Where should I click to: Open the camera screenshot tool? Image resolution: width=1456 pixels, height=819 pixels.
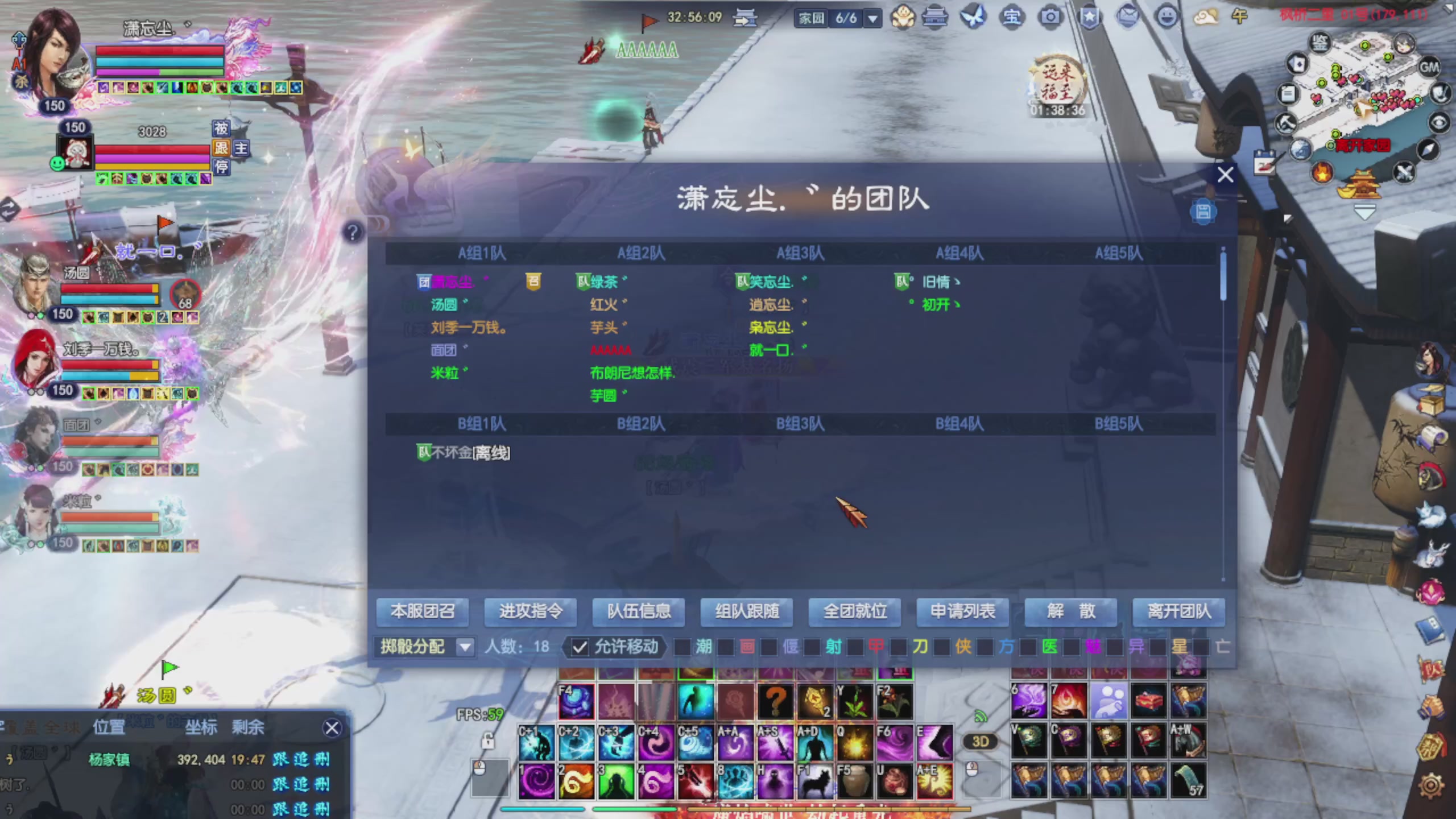(1050, 18)
